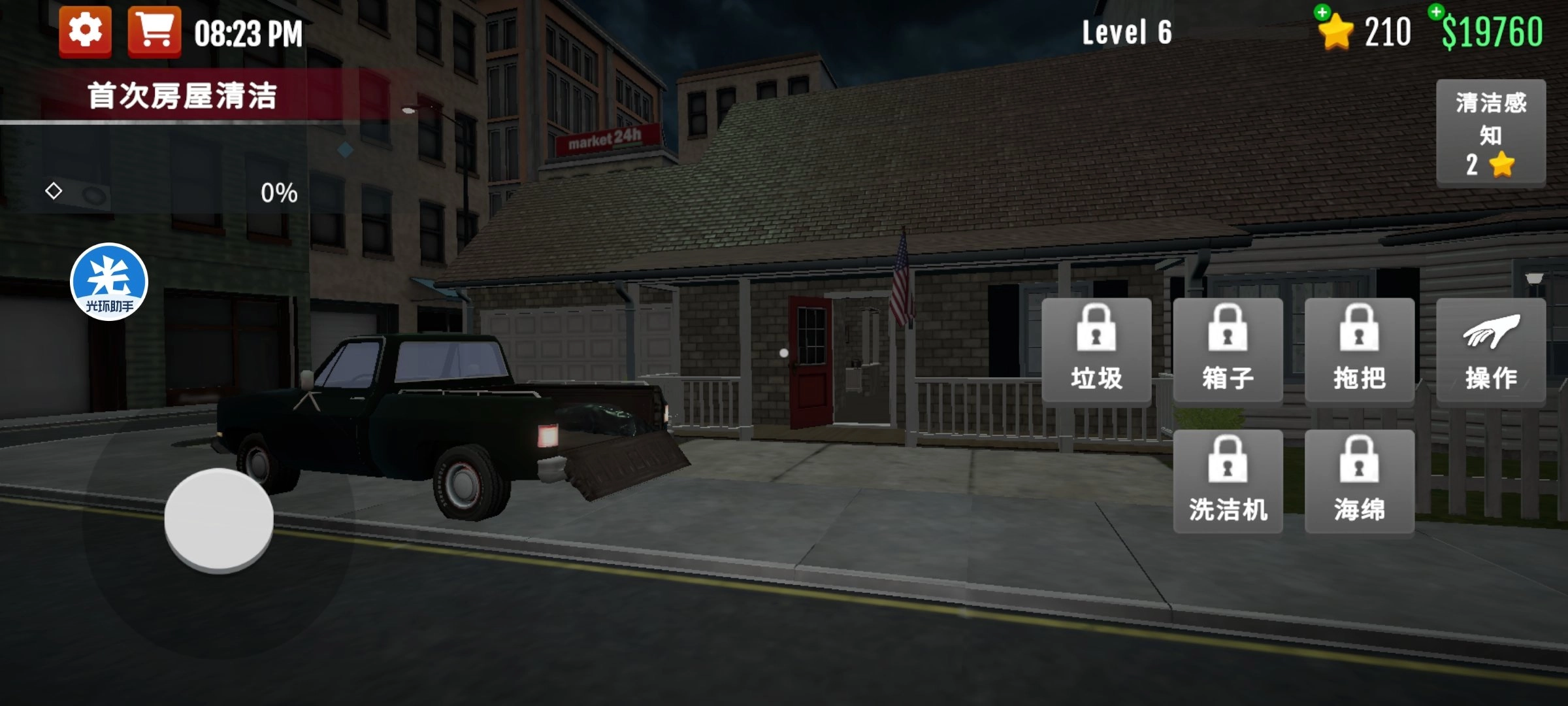Tap the locked 垃圾 trash tool icon

1098,350
